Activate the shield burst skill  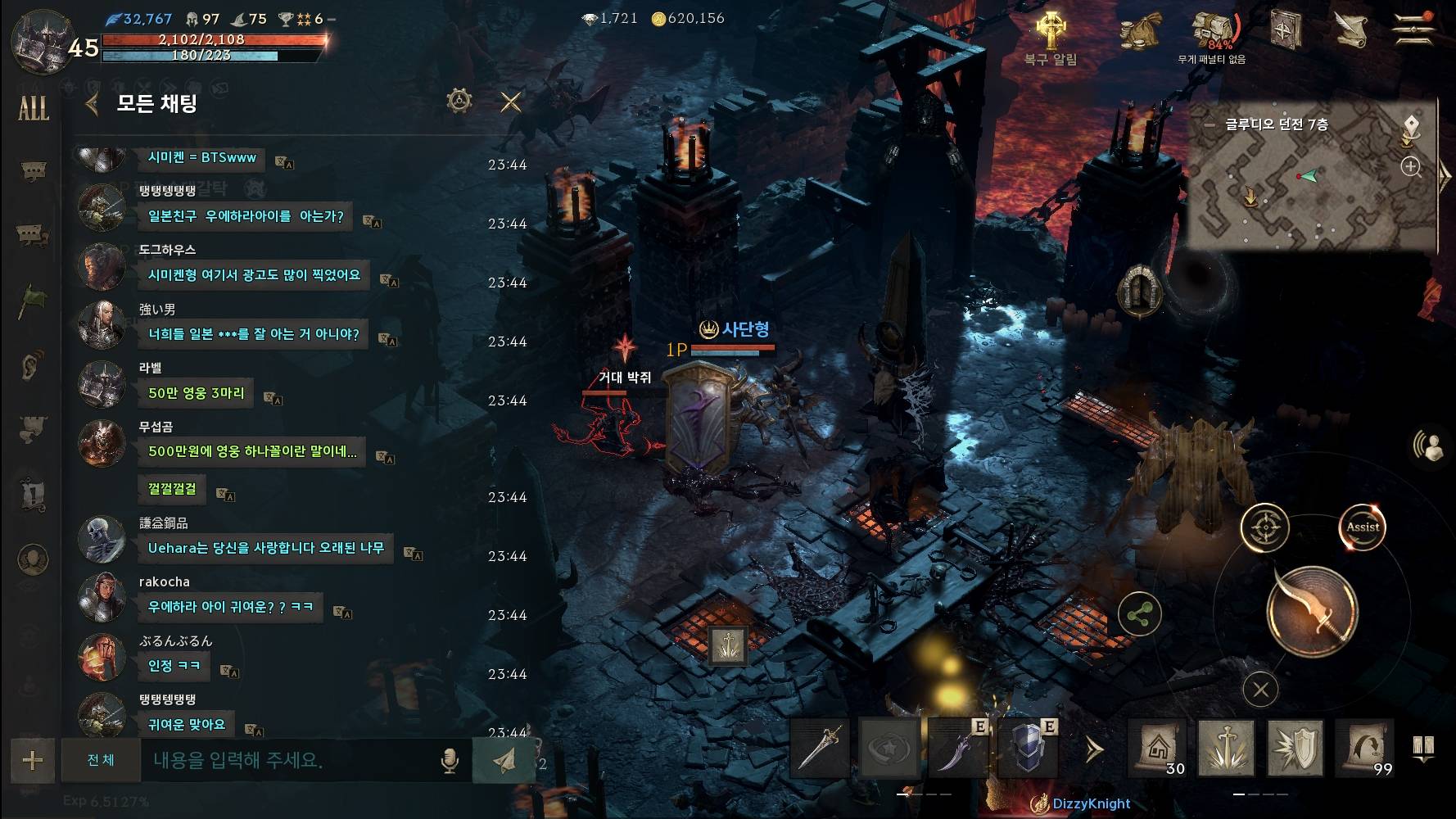[x=1295, y=748]
